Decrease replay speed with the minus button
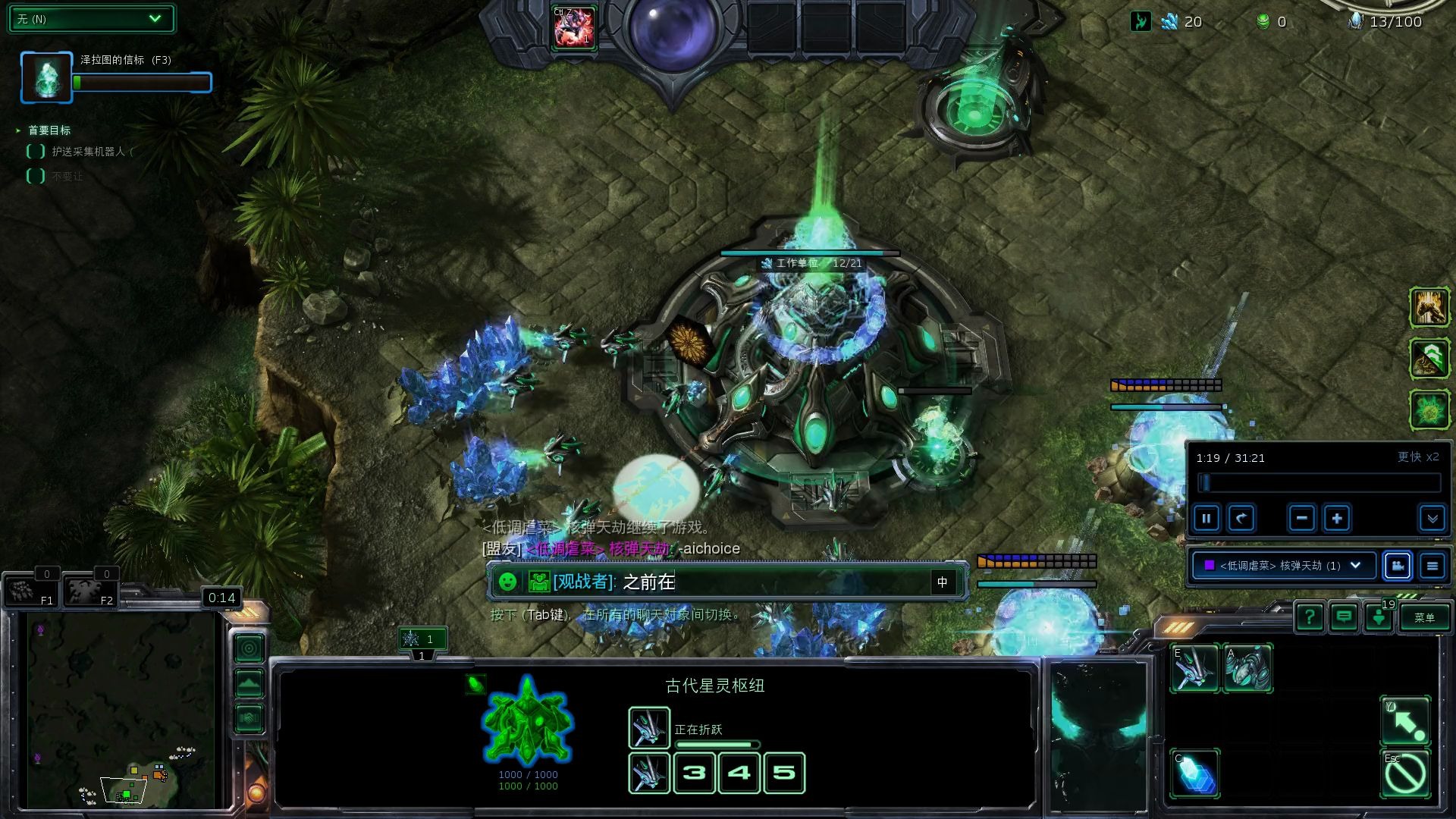The width and height of the screenshot is (1456, 819). [x=1301, y=519]
